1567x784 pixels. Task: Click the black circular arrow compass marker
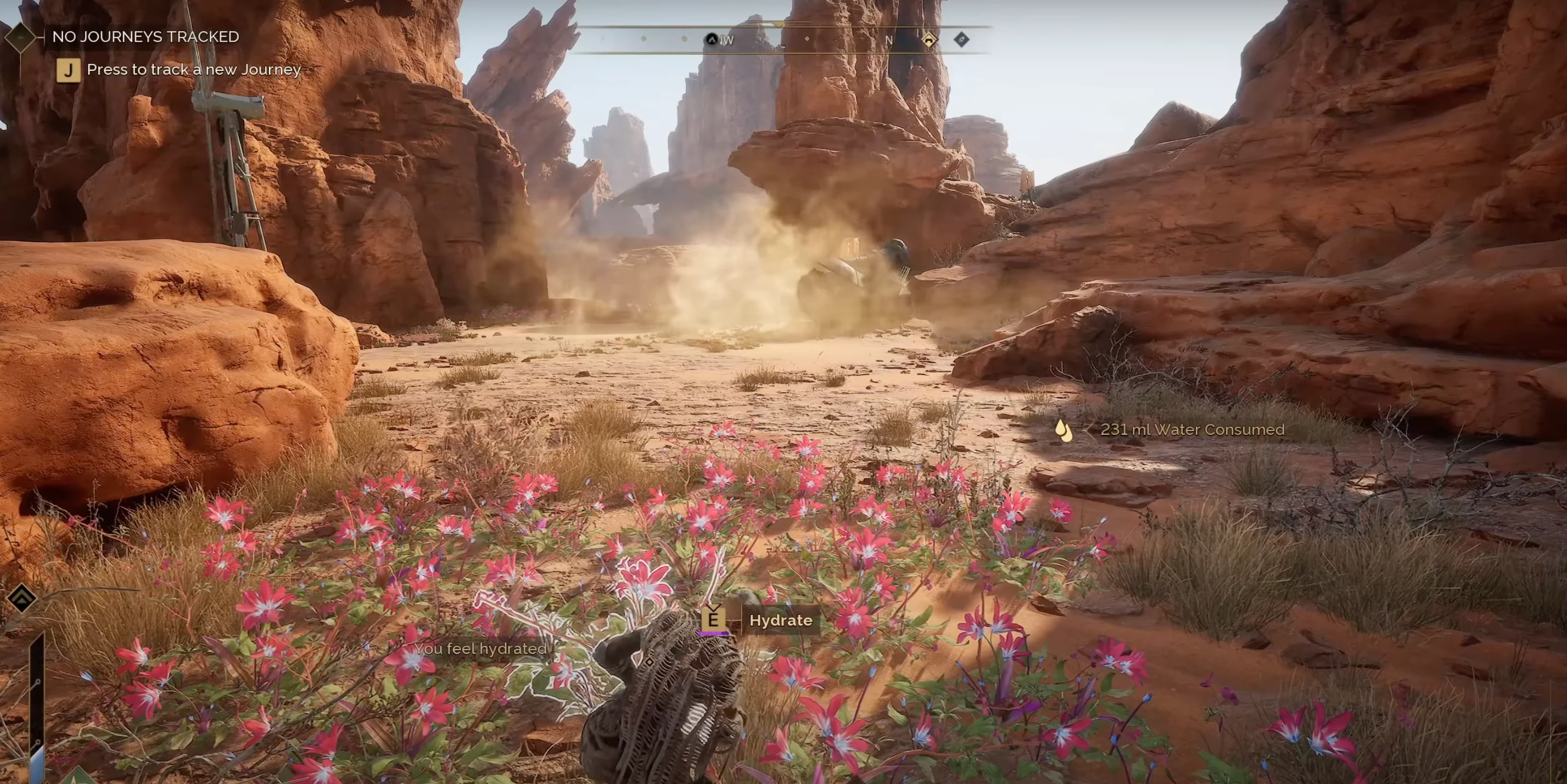(711, 40)
